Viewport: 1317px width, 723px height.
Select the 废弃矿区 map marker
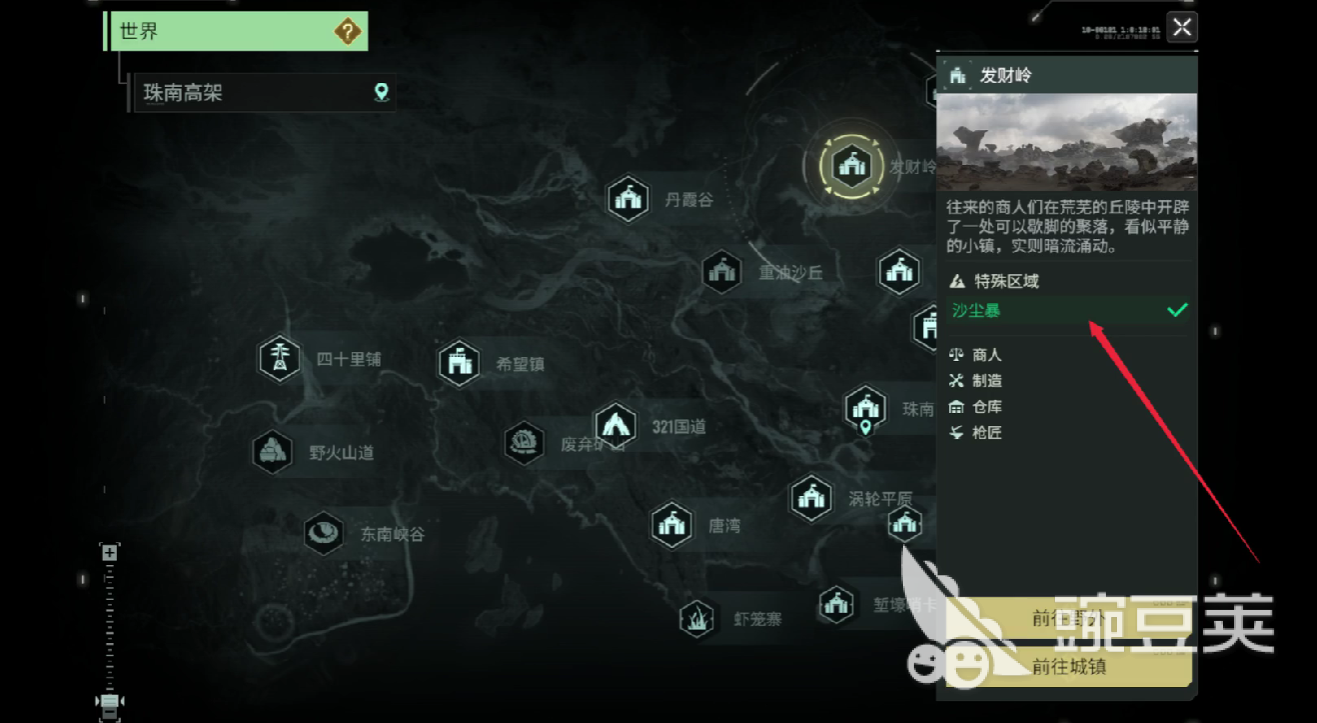(524, 444)
